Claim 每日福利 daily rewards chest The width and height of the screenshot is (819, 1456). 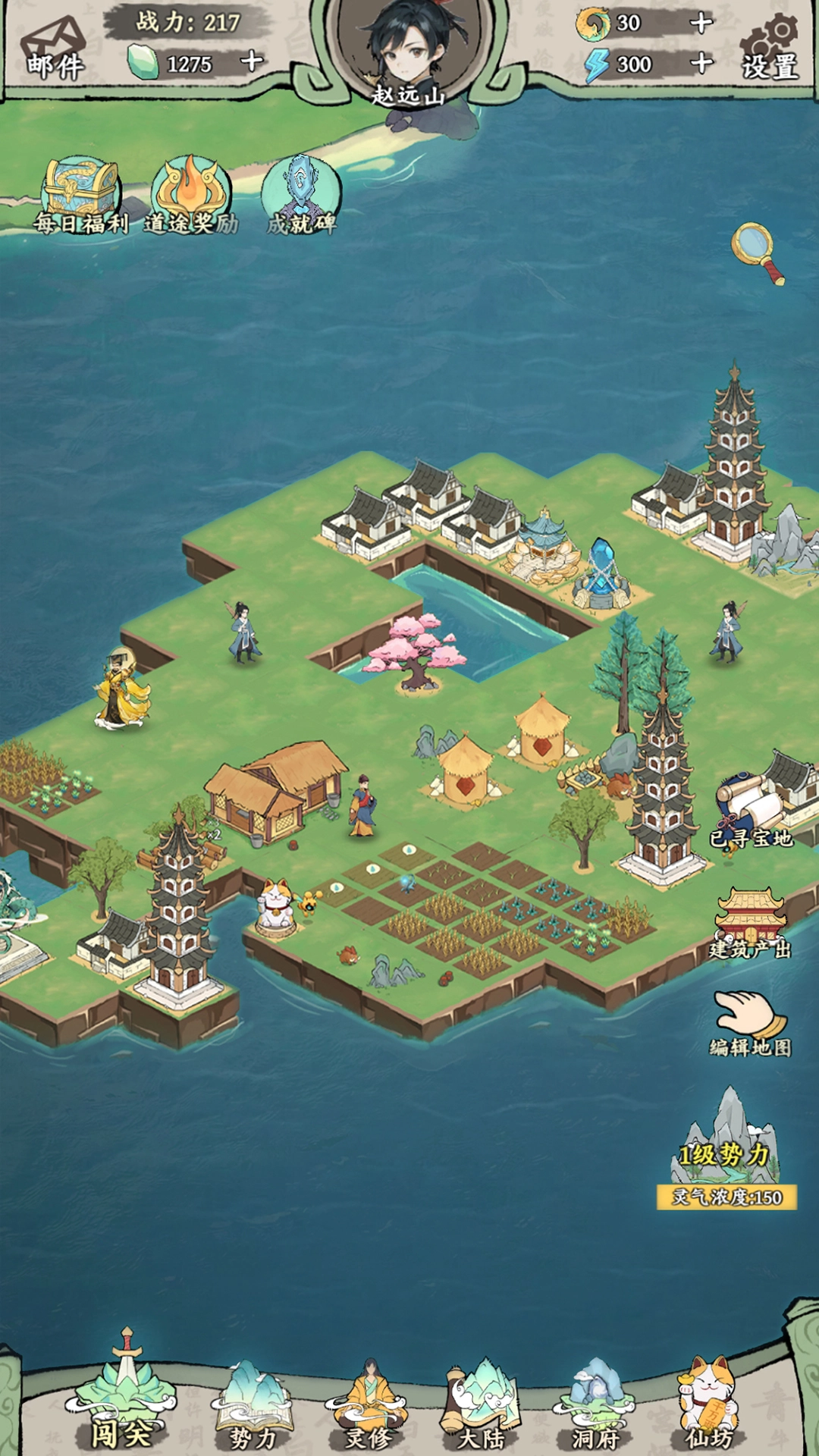click(80, 194)
